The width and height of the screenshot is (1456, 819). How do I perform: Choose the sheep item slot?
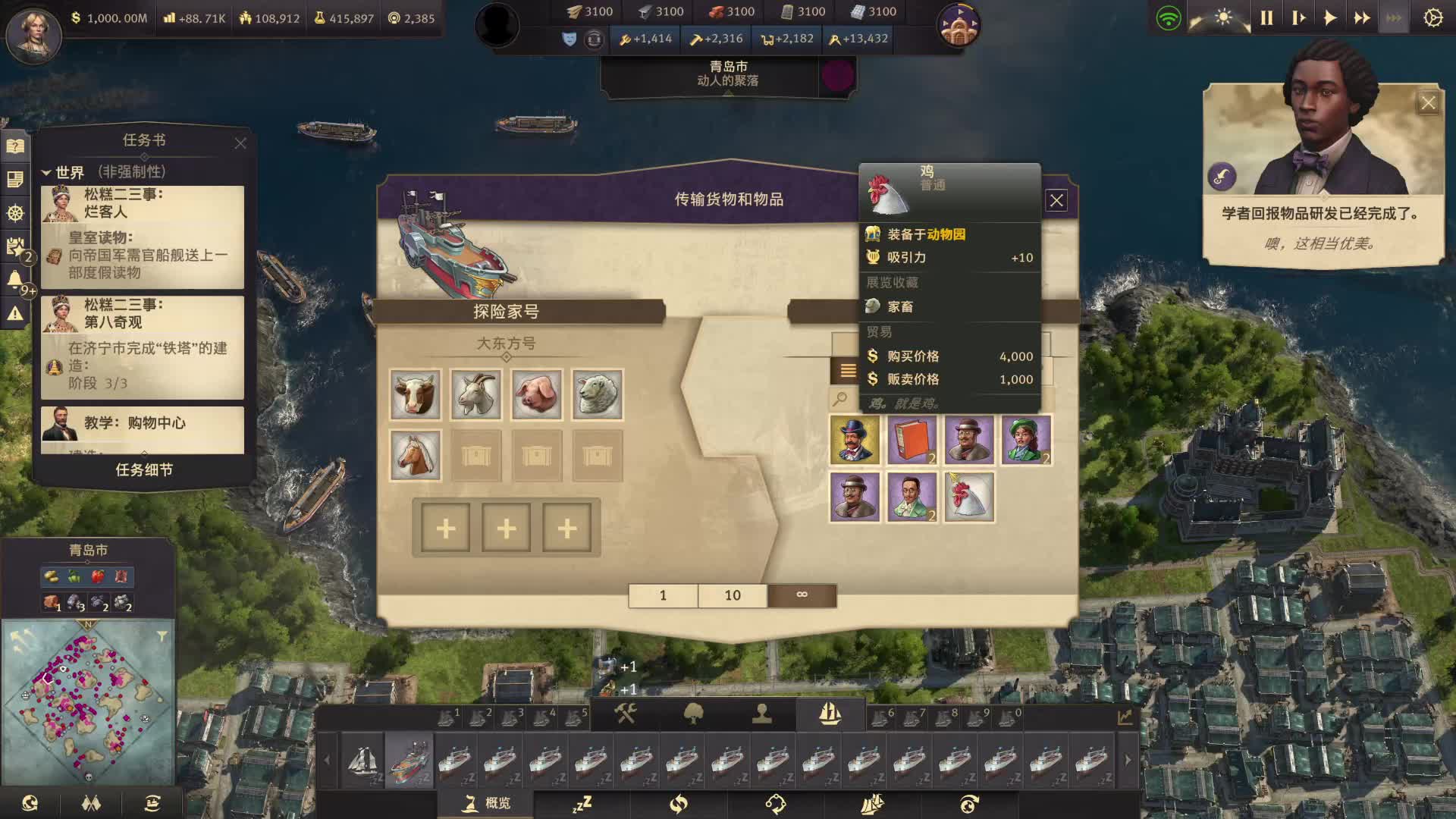(597, 394)
